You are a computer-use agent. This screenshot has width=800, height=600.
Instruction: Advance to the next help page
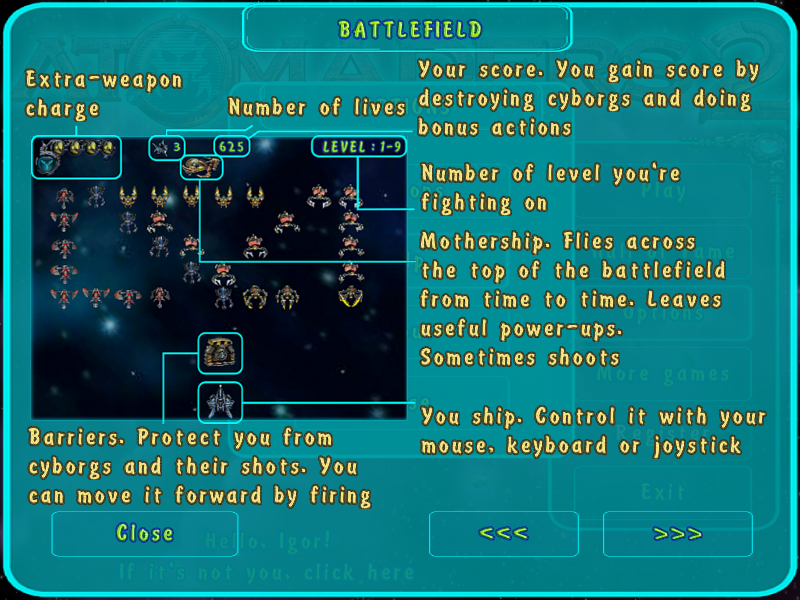[x=678, y=534]
